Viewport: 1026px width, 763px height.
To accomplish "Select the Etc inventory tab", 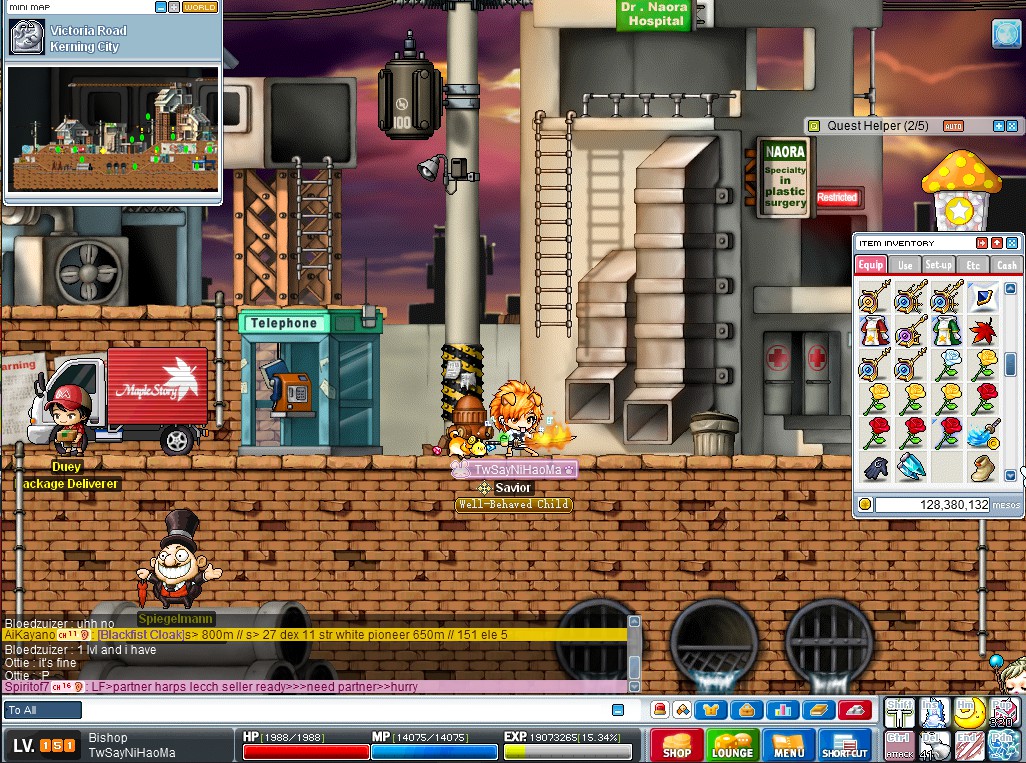I will pyautogui.click(x=973, y=265).
